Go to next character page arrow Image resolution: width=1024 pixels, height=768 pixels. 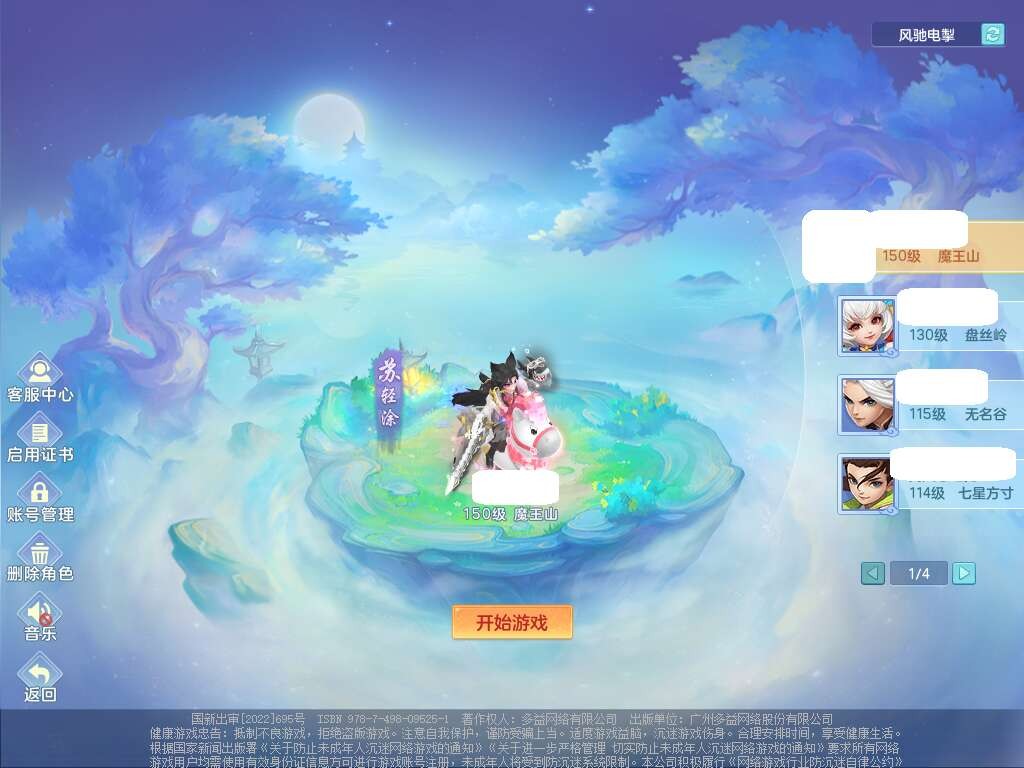[964, 573]
